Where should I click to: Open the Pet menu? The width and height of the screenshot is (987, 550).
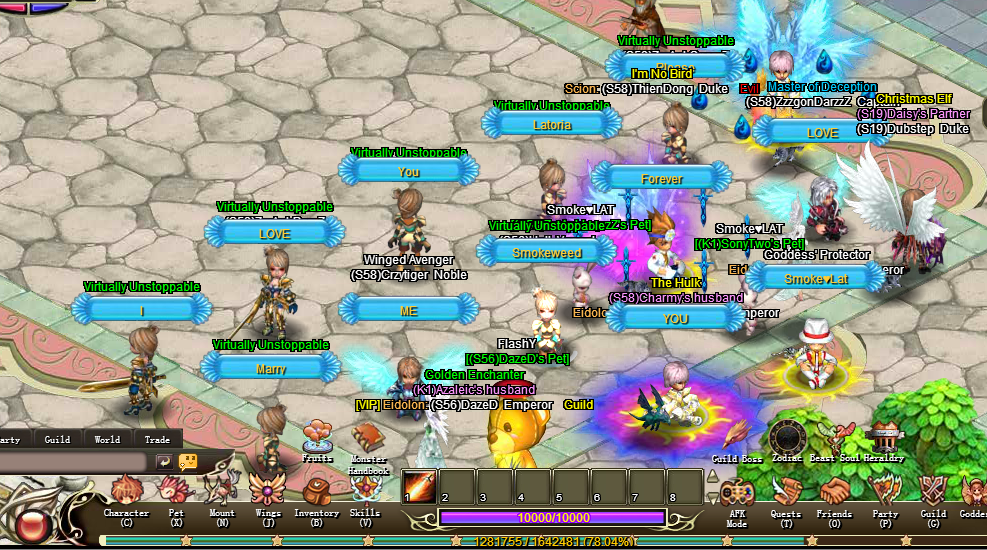(176, 493)
